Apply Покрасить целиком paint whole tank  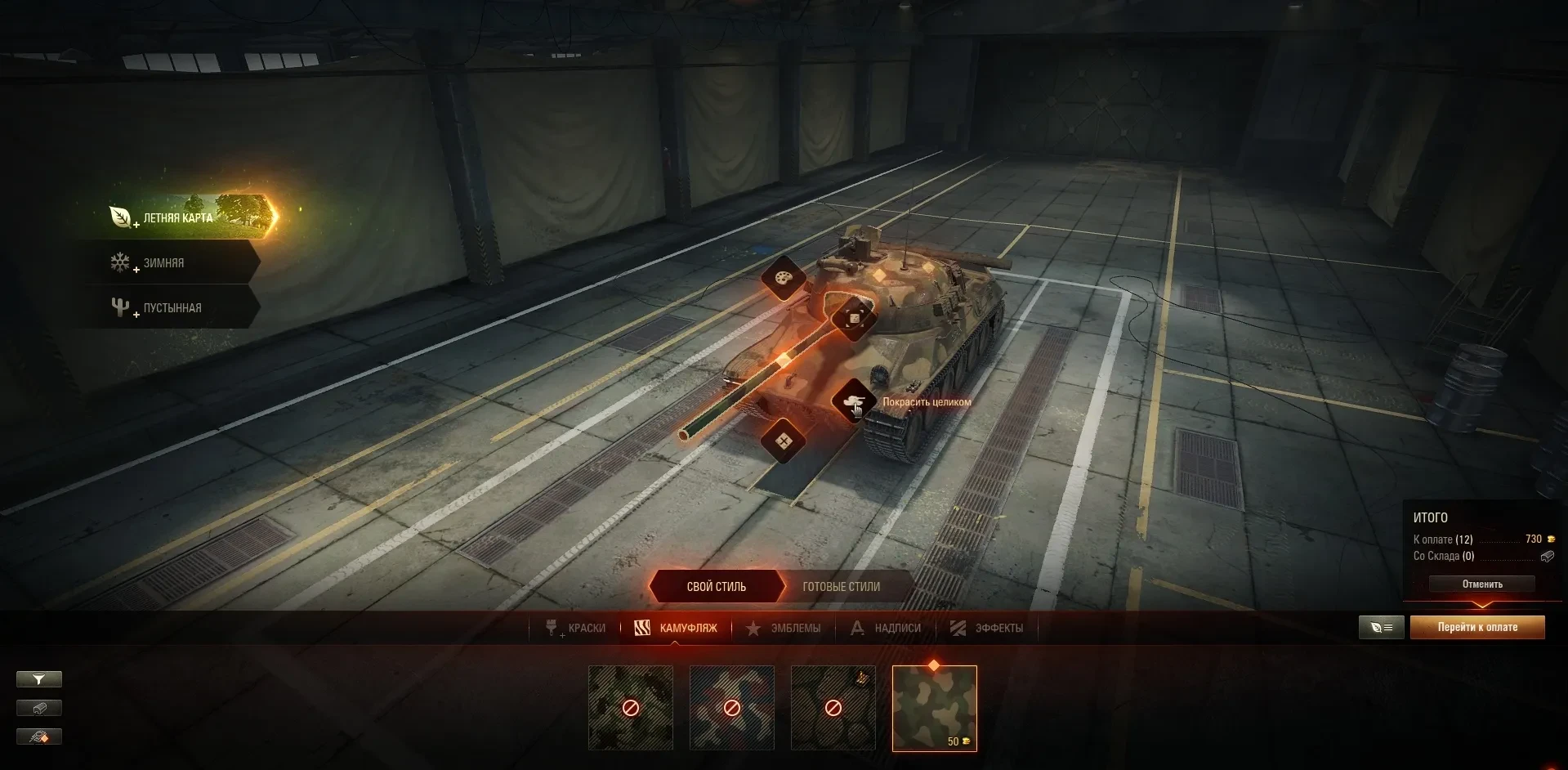[x=854, y=401]
